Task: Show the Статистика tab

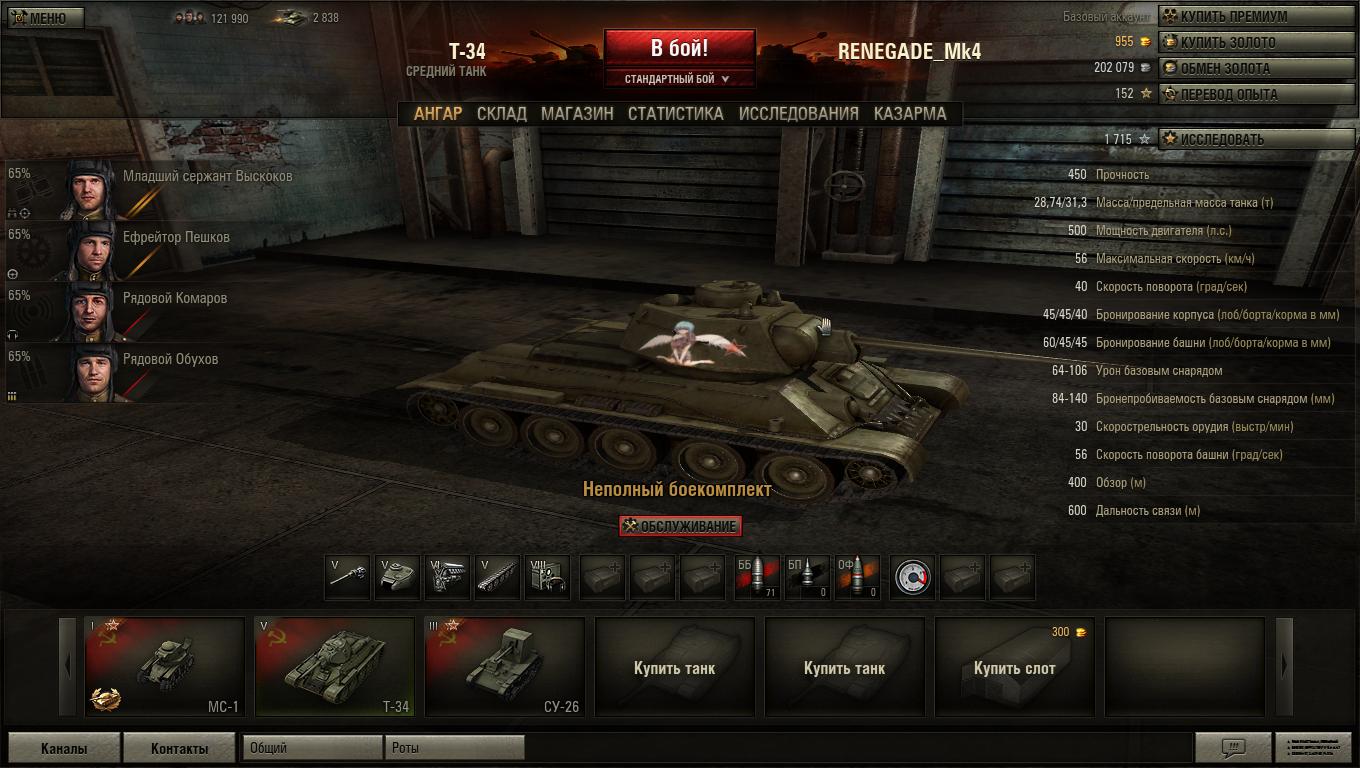Action: pyautogui.click(x=675, y=114)
